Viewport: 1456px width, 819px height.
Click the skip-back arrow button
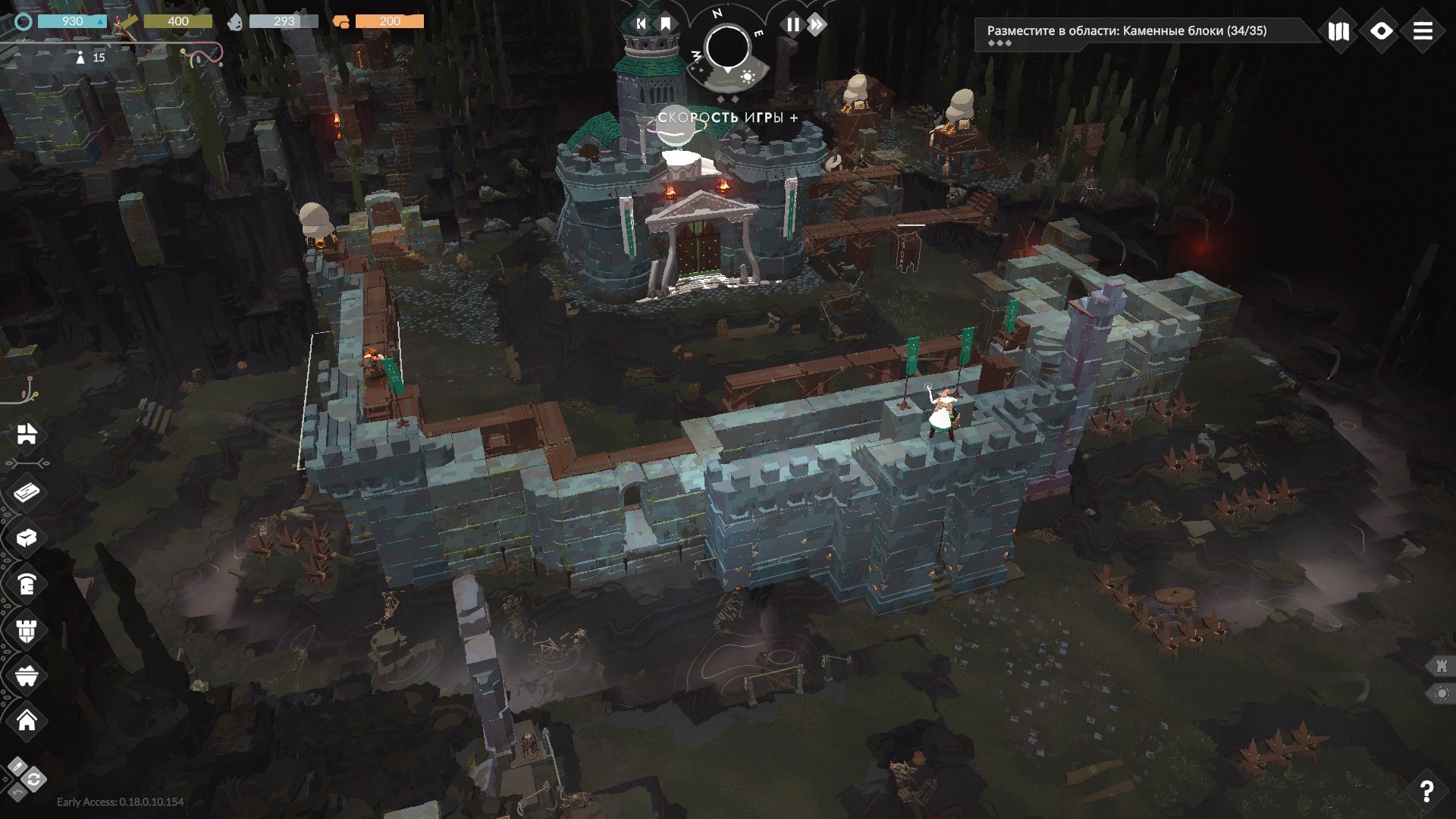pyautogui.click(x=641, y=24)
